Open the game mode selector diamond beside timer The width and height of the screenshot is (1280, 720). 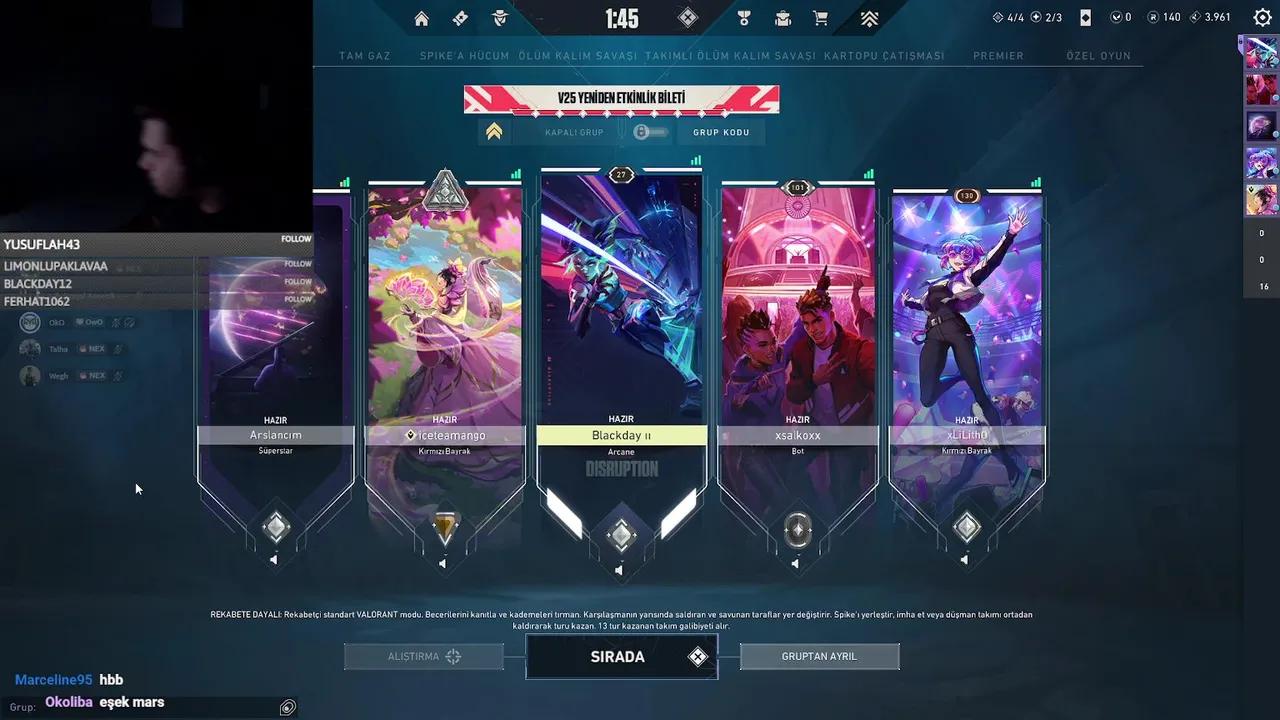(687, 18)
